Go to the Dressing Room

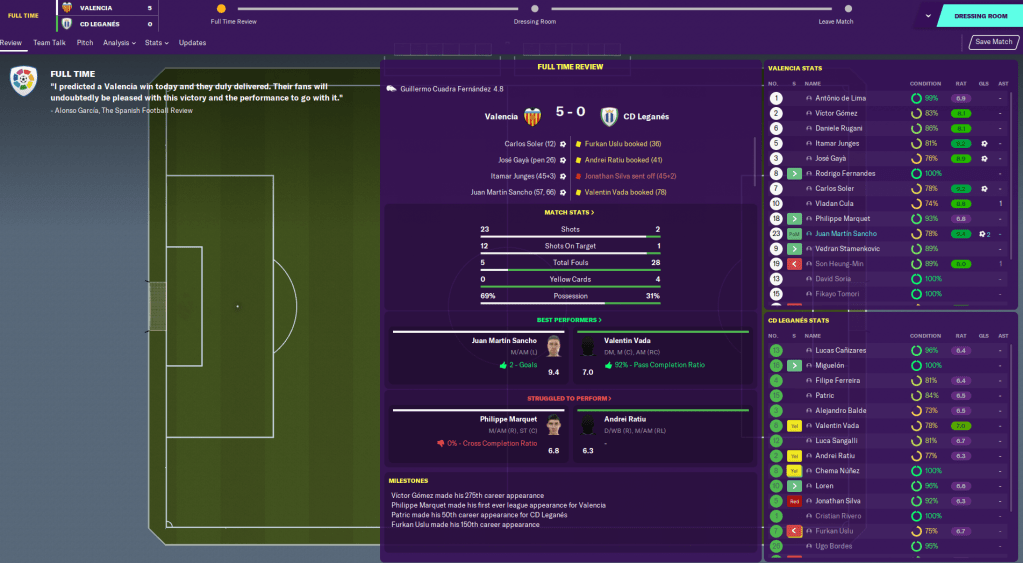tap(980, 16)
